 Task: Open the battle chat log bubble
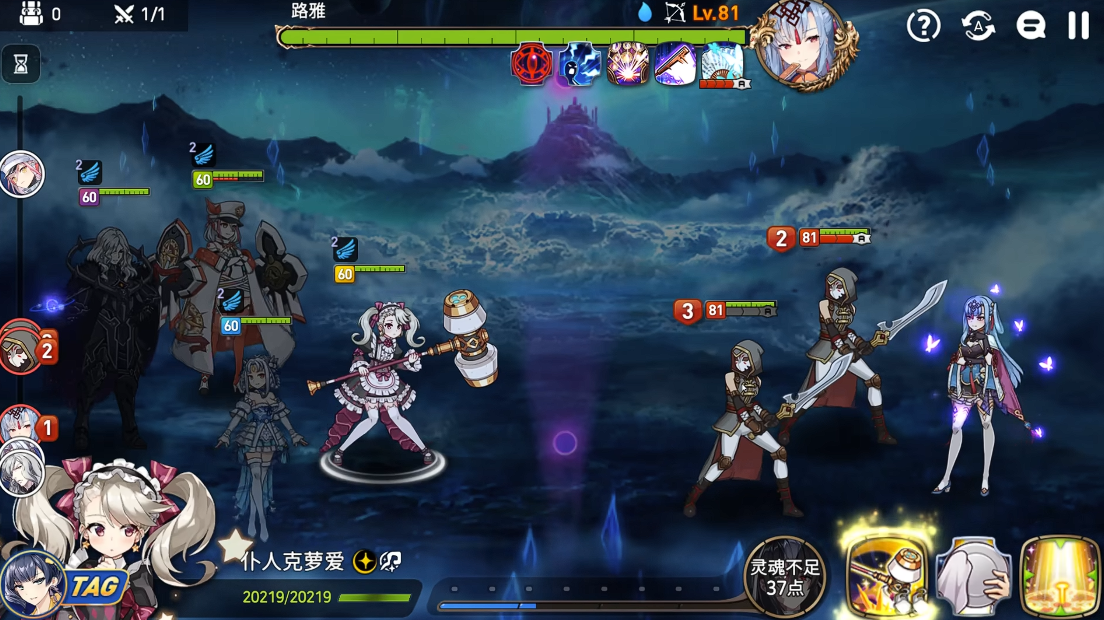(x=1030, y=26)
